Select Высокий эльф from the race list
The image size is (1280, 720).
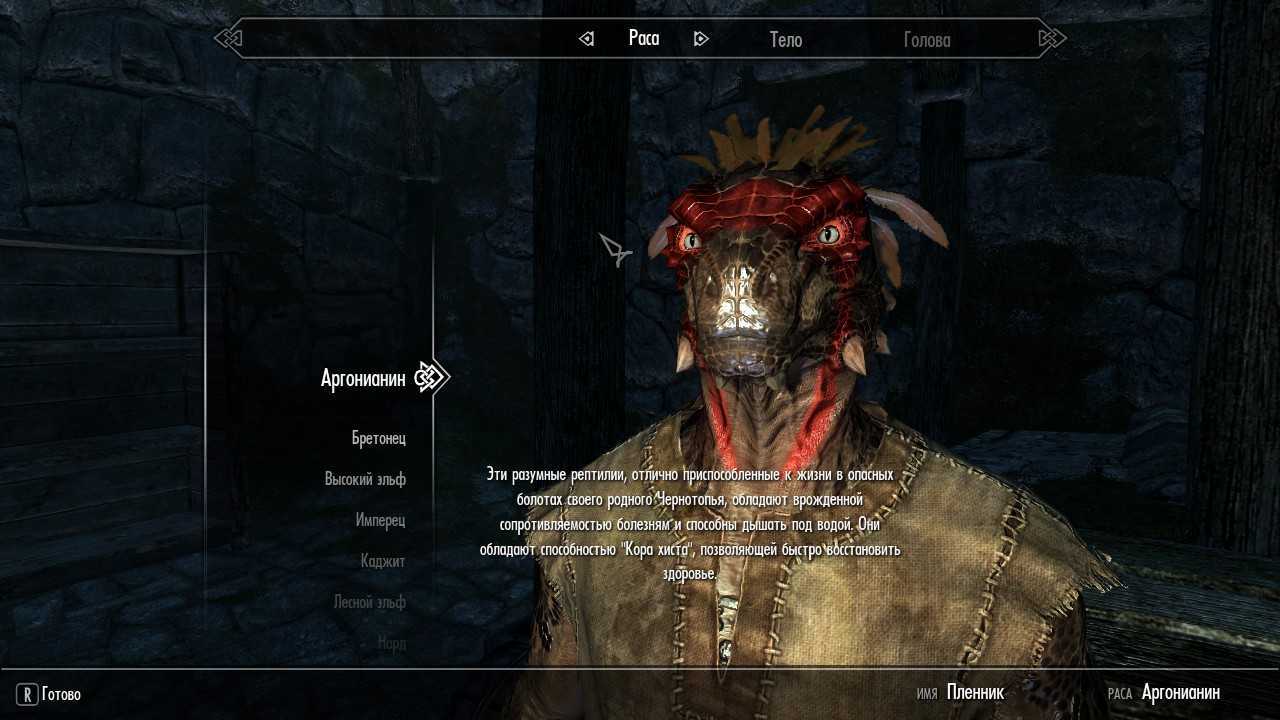365,479
